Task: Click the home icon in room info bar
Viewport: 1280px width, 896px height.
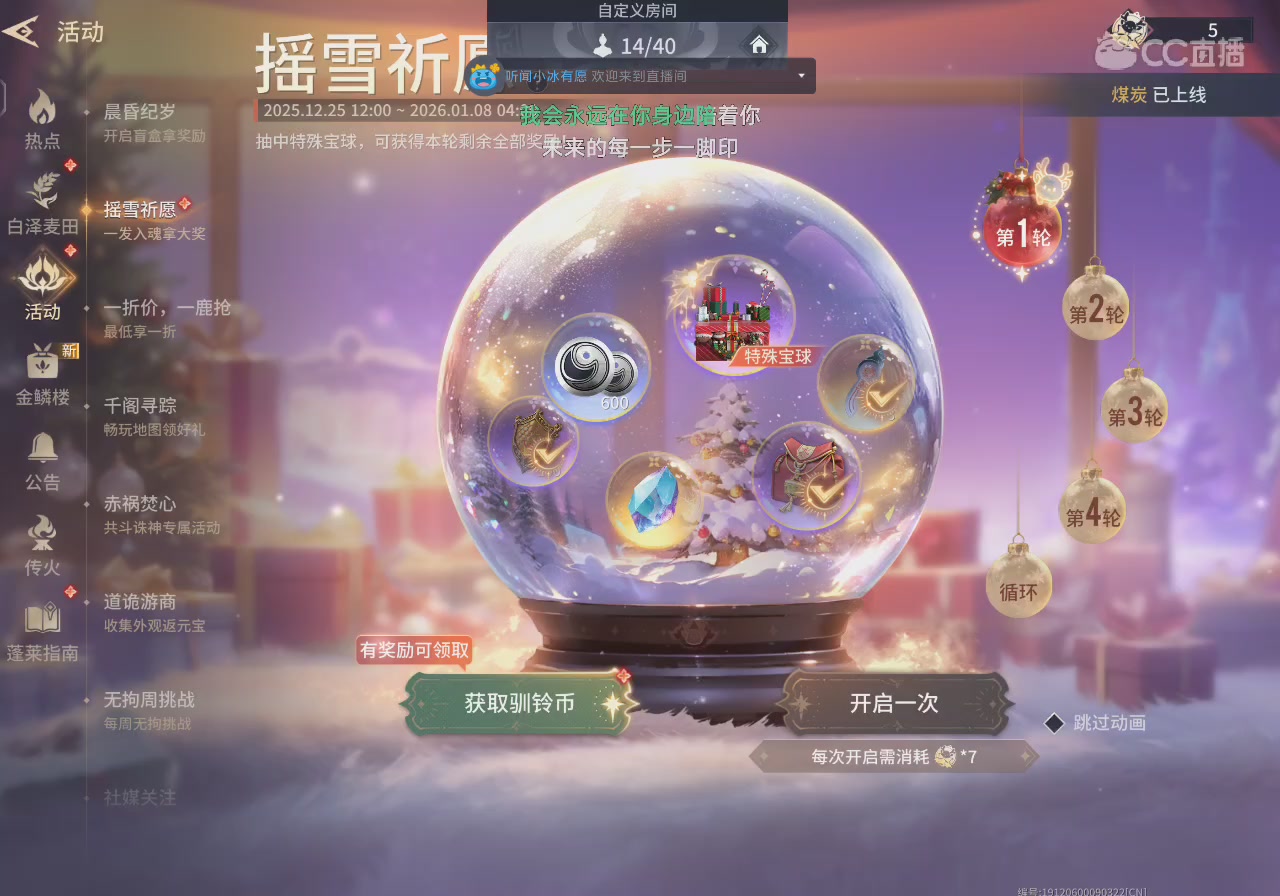Action: tap(759, 45)
